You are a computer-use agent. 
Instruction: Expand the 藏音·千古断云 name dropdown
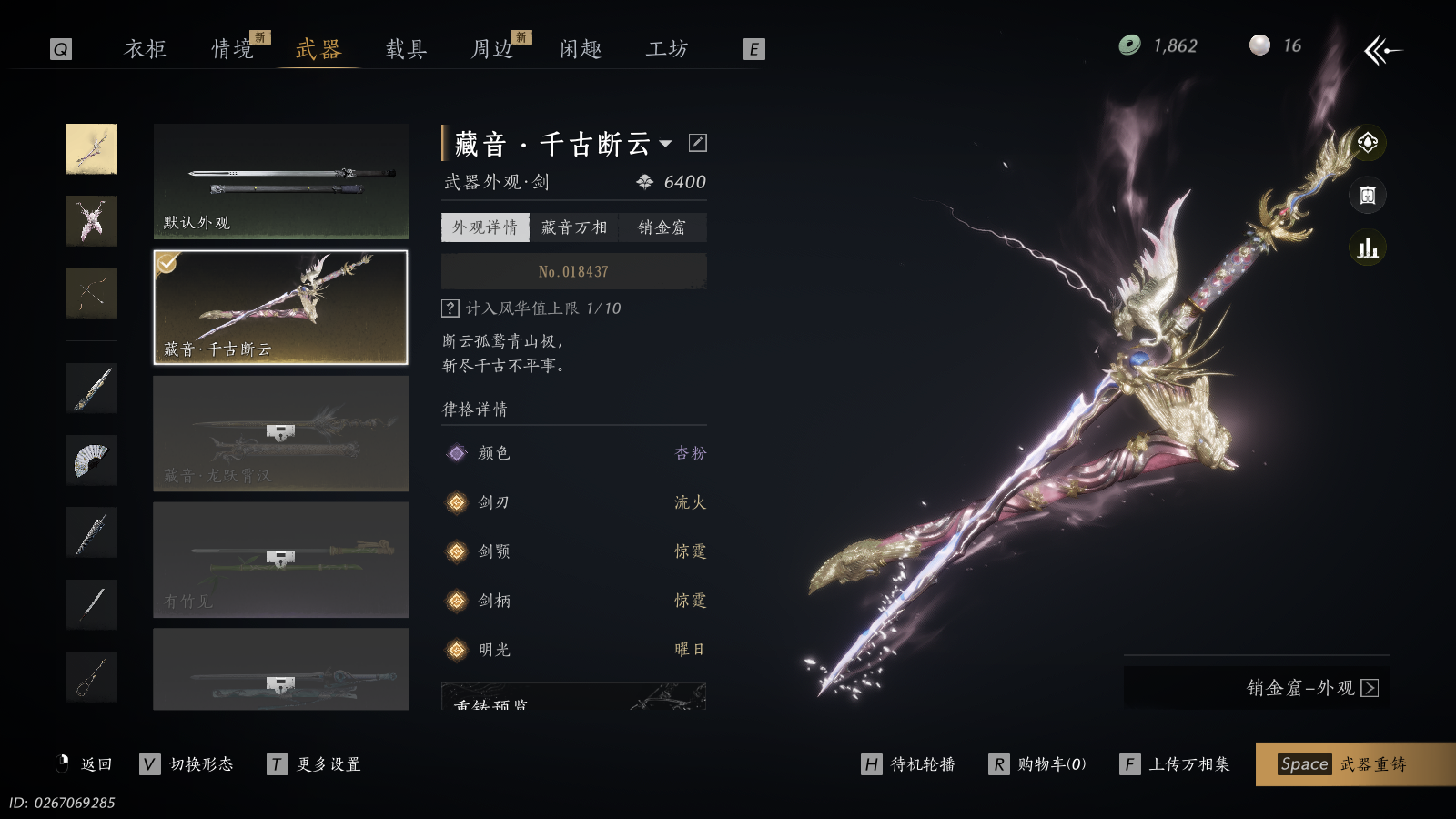(x=666, y=144)
